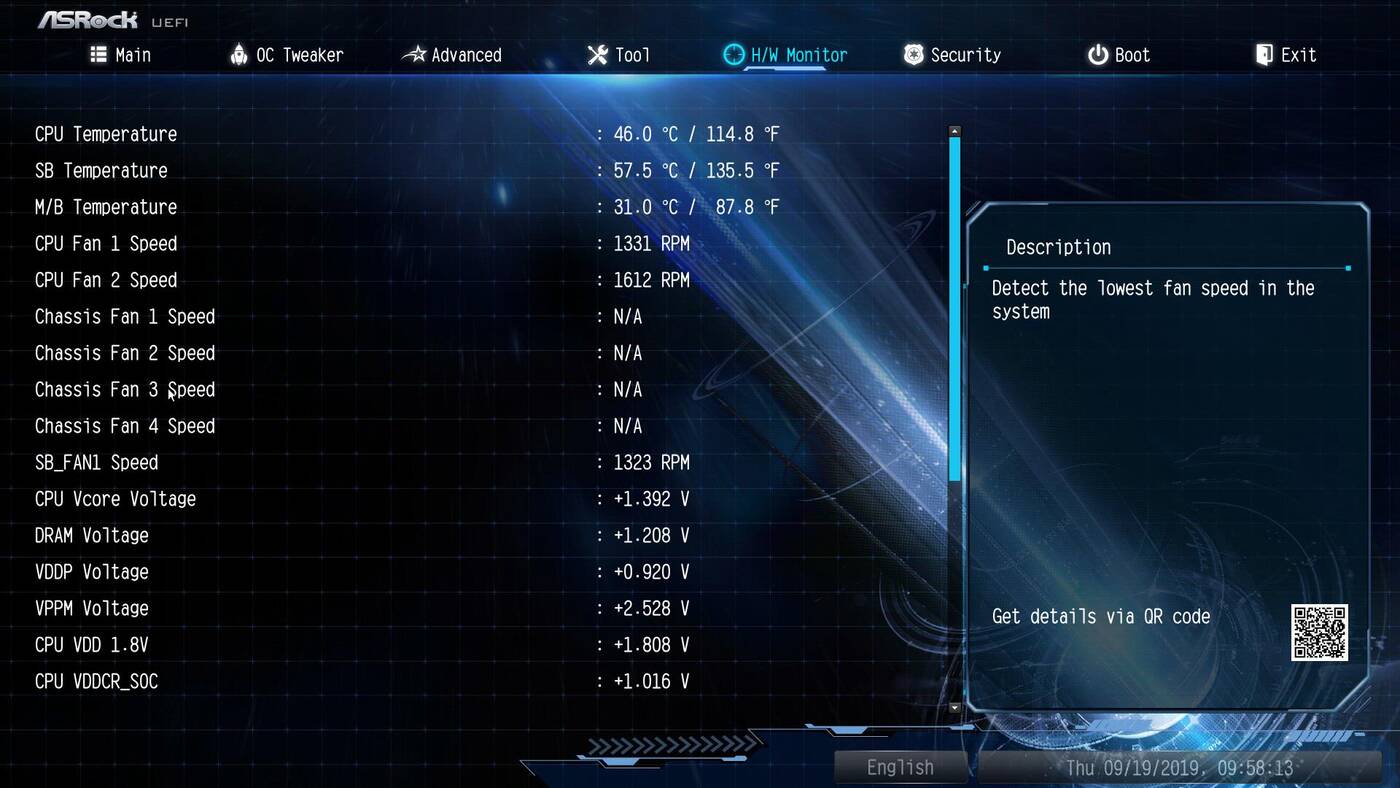Click the date and time display
Image resolution: width=1400 pixels, height=788 pixels.
tap(1179, 768)
